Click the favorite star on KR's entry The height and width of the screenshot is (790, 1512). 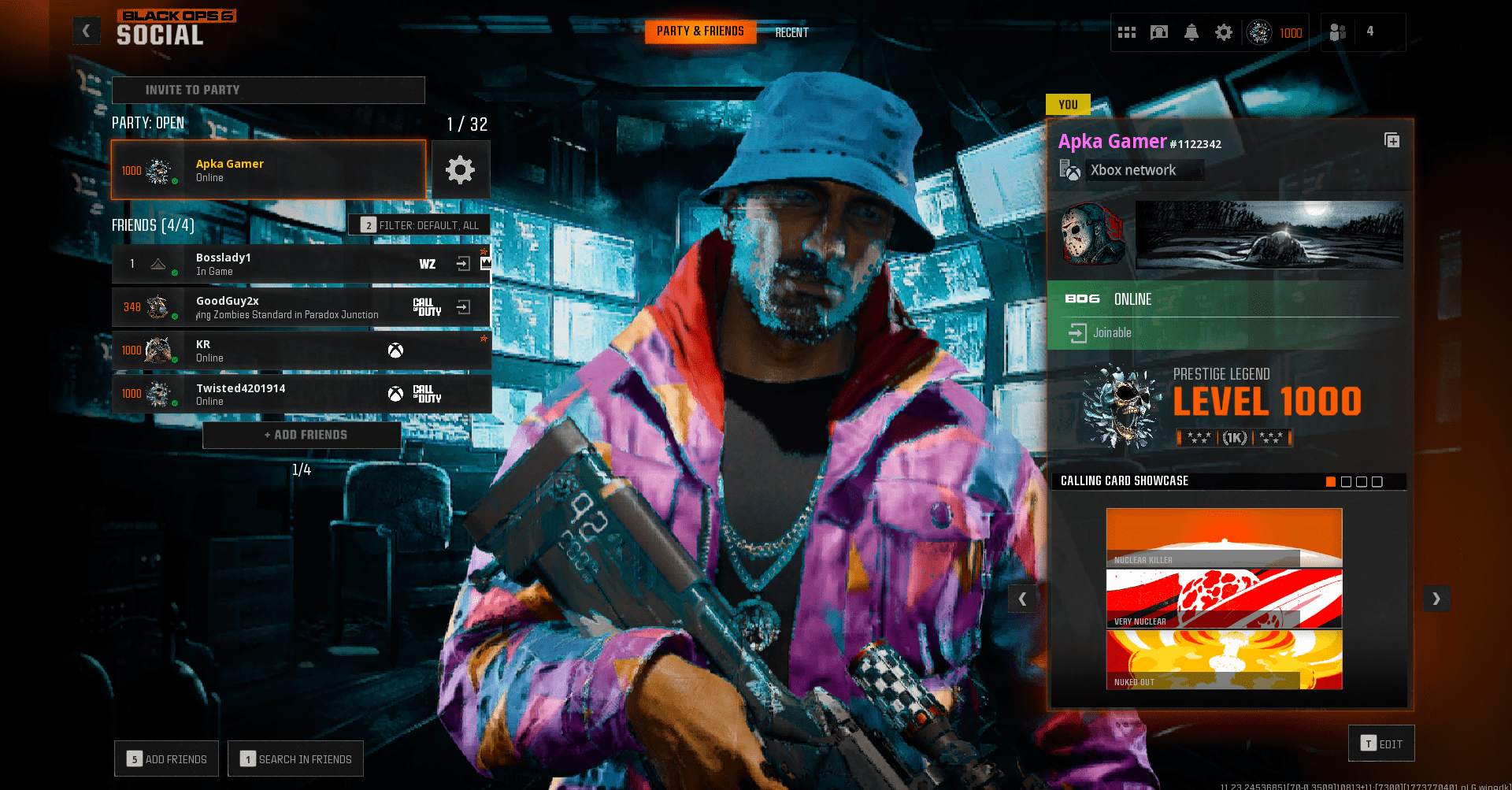pyautogui.click(x=484, y=339)
